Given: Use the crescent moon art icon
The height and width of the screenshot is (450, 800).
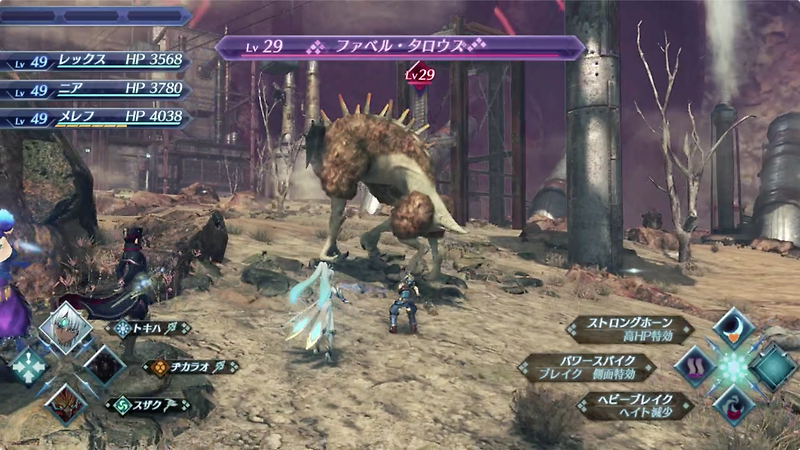Looking at the screenshot, I should [x=733, y=330].
